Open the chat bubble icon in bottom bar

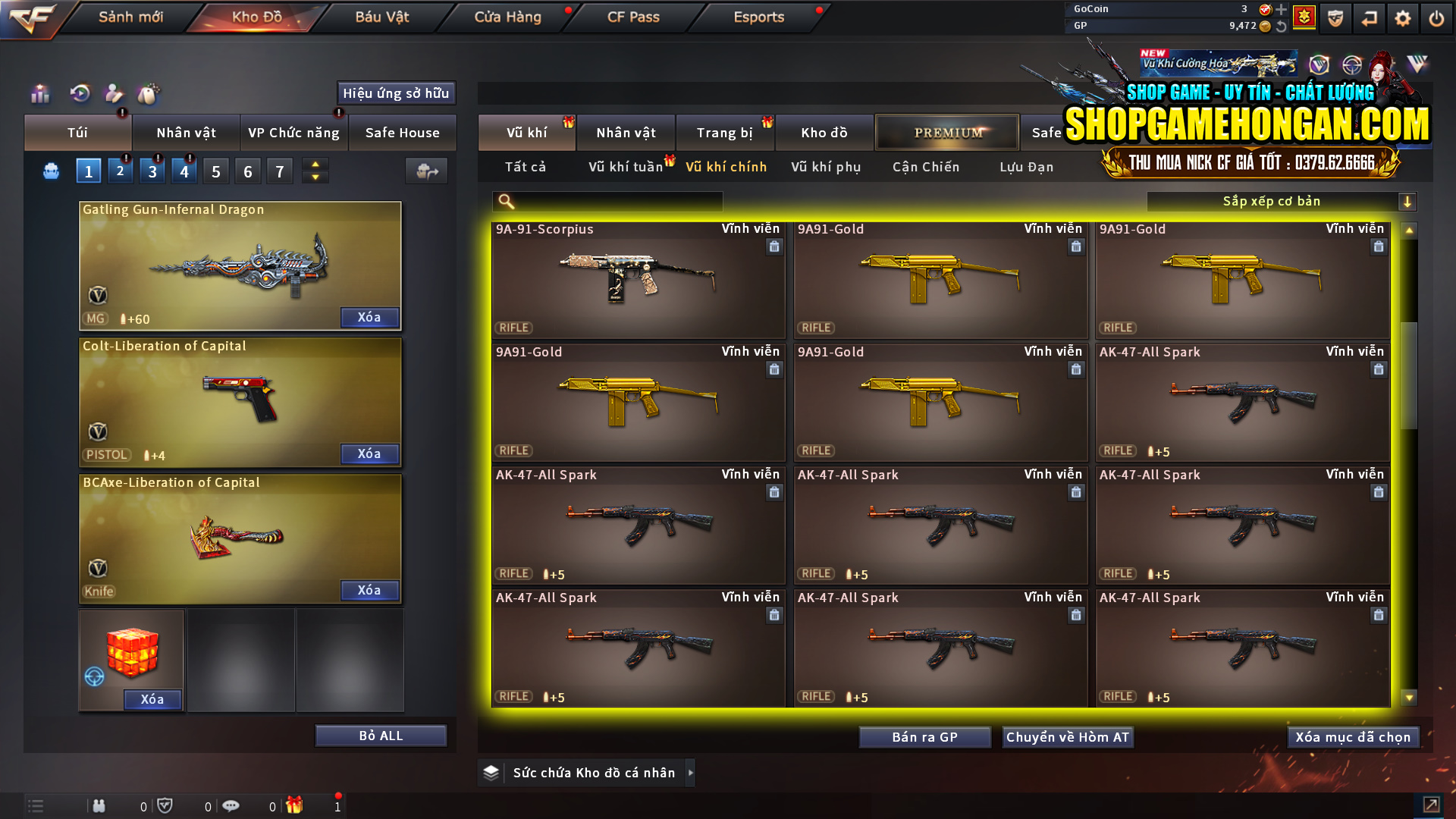point(231,806)
